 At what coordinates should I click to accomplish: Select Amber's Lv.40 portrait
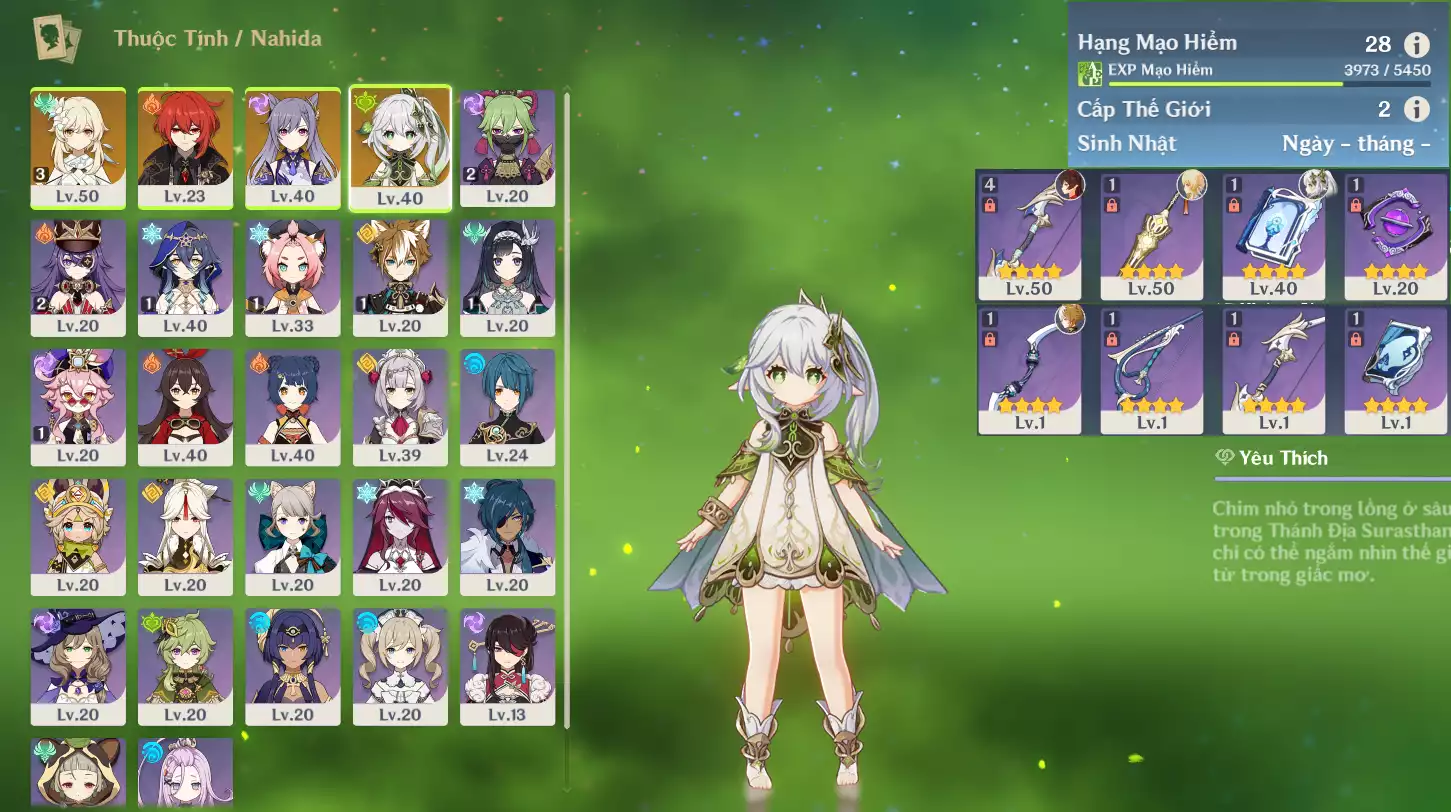[185, 407]
